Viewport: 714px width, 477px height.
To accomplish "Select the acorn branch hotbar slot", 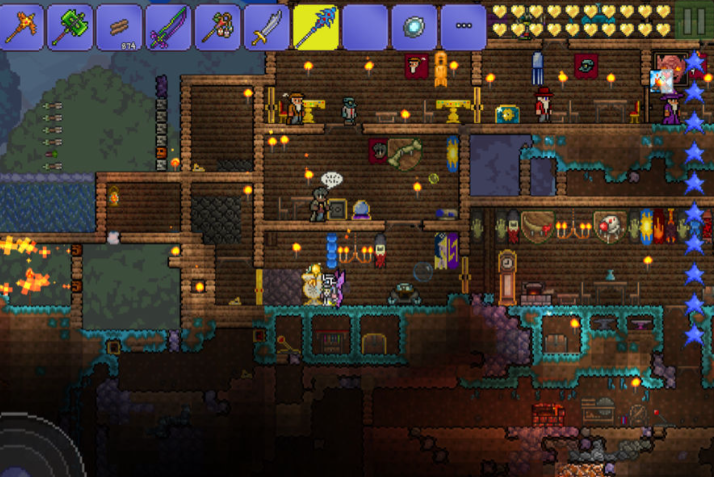I will (219, 27).
